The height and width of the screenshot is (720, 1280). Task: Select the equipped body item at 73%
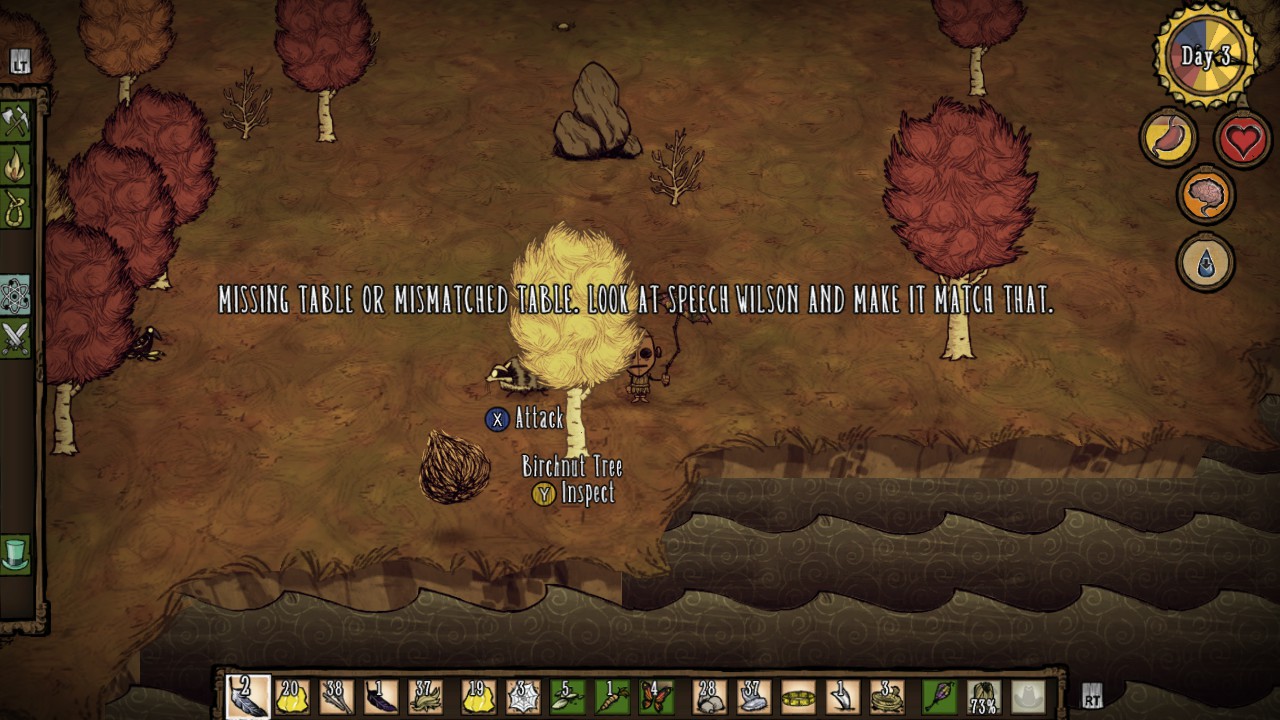coord(985,696)
